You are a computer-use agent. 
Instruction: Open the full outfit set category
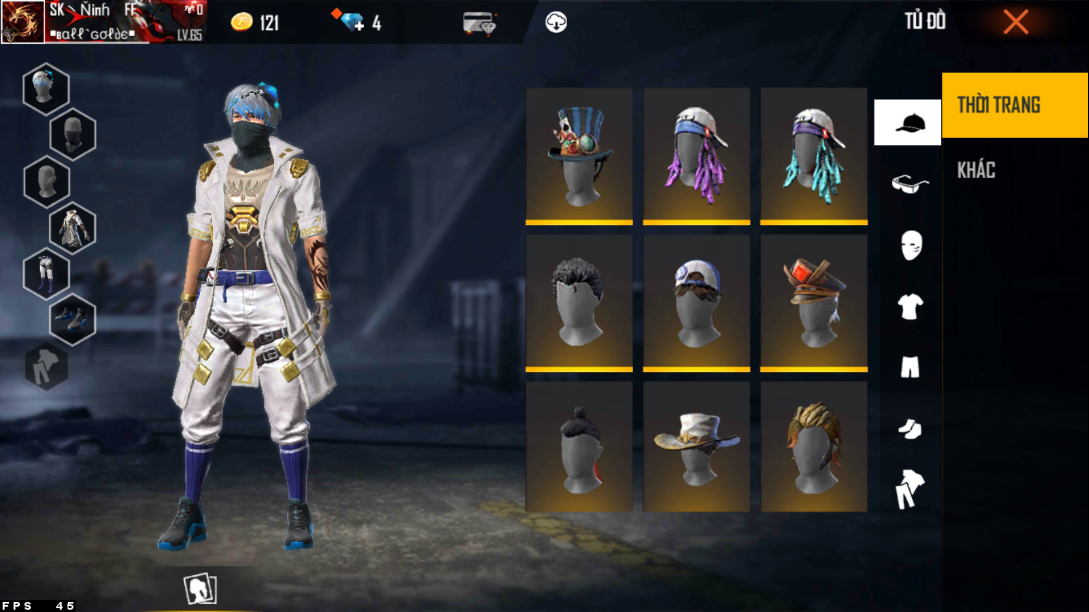pos(909,489)
